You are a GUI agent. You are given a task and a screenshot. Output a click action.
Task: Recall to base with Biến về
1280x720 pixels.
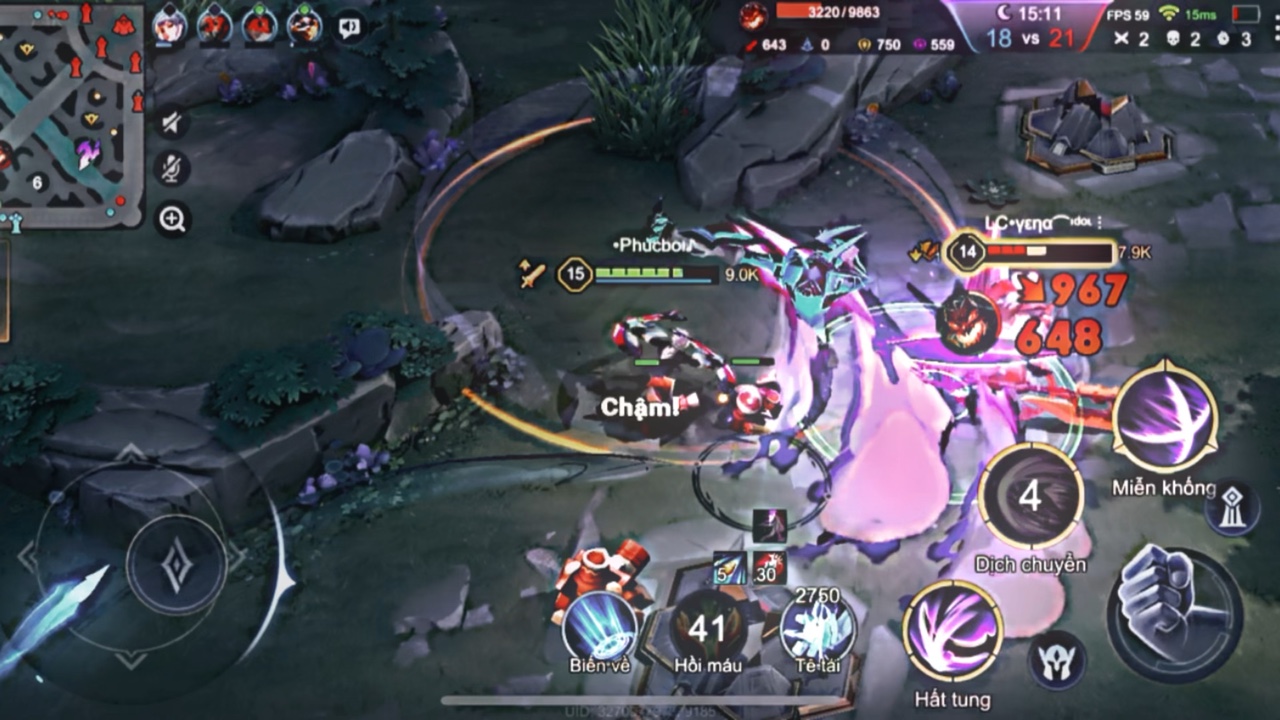600,627
